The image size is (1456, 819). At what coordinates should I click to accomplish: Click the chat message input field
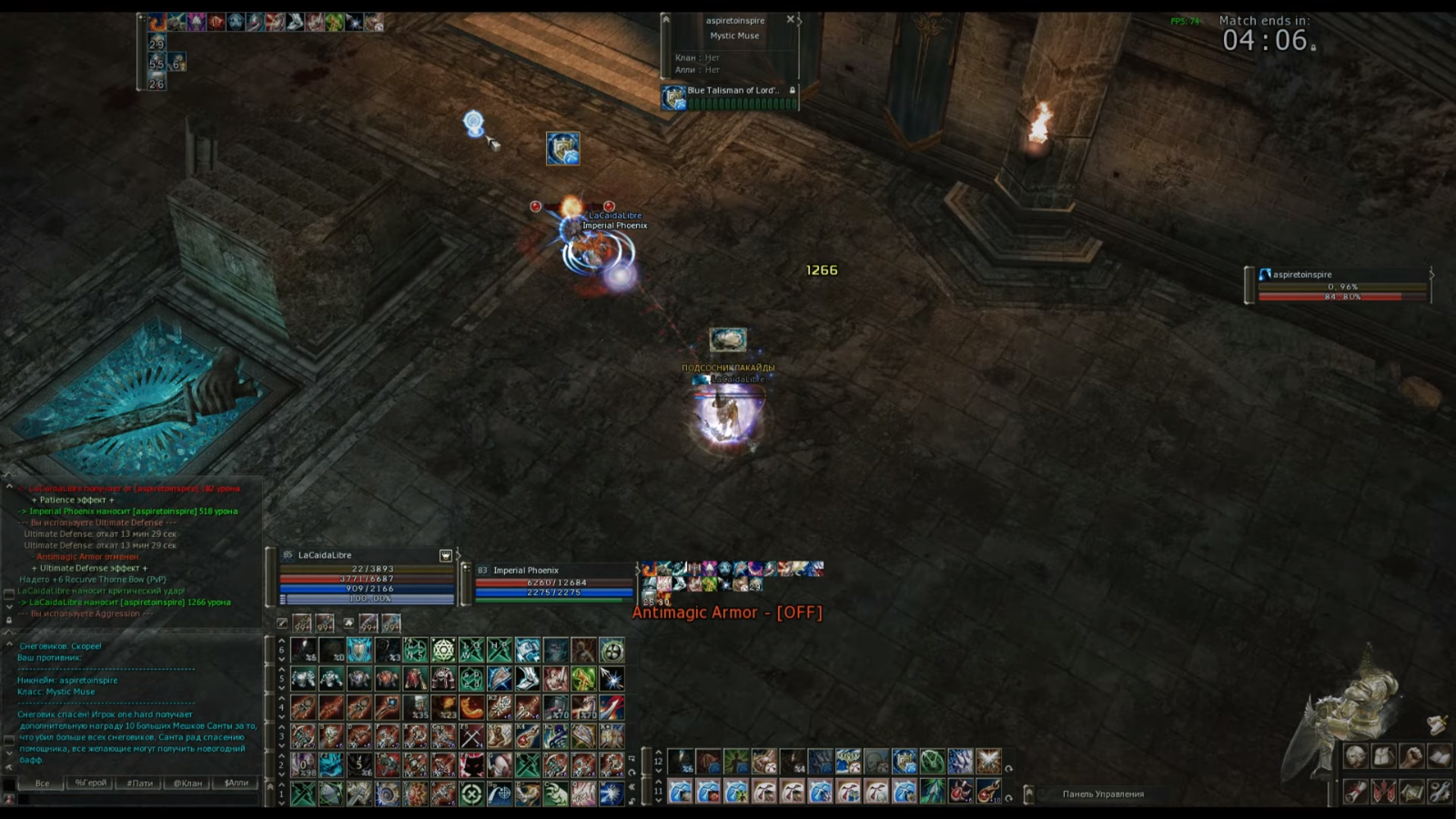(x=136, y=800)
